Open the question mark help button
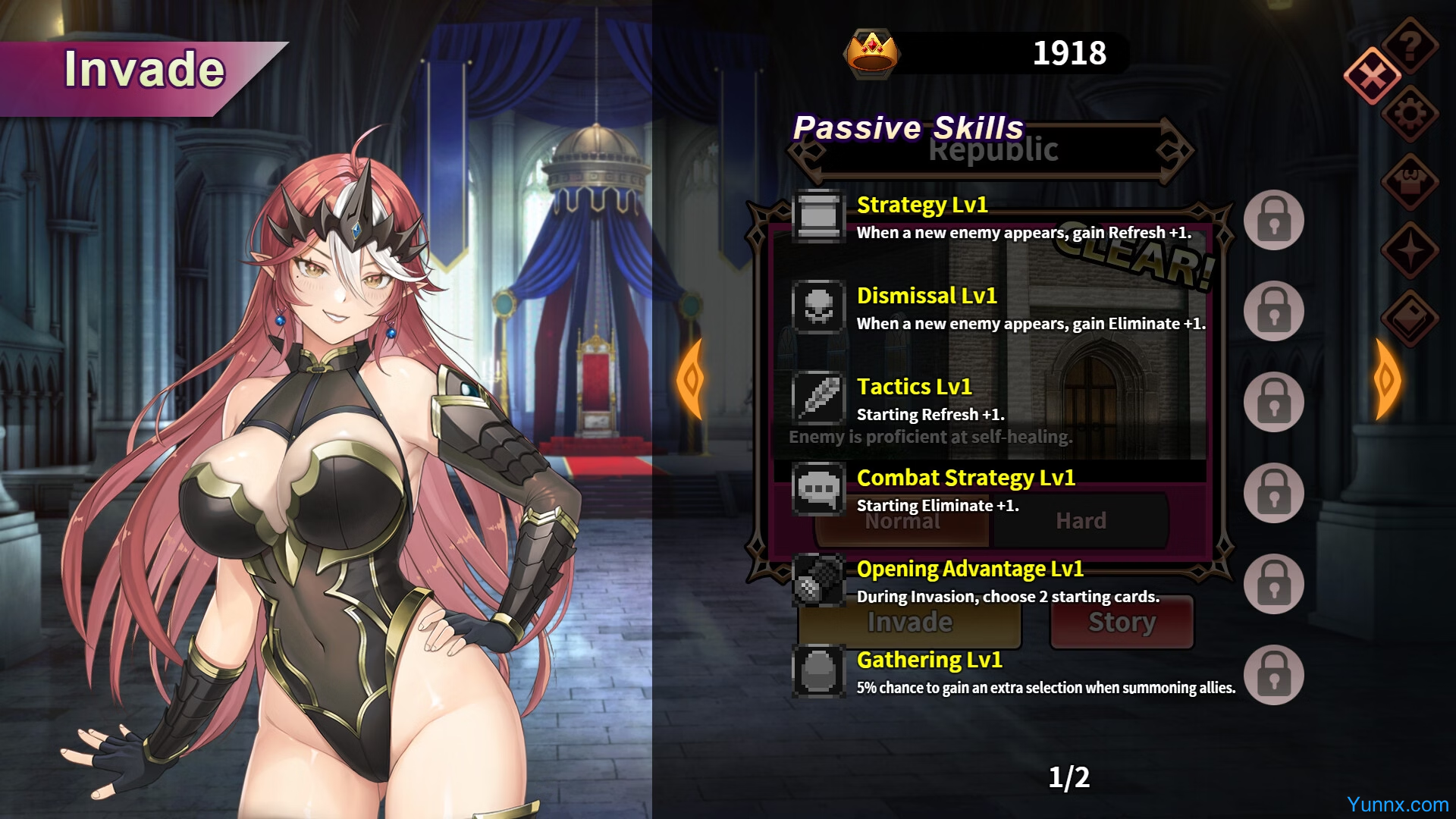 click(x=1410, y=45)
